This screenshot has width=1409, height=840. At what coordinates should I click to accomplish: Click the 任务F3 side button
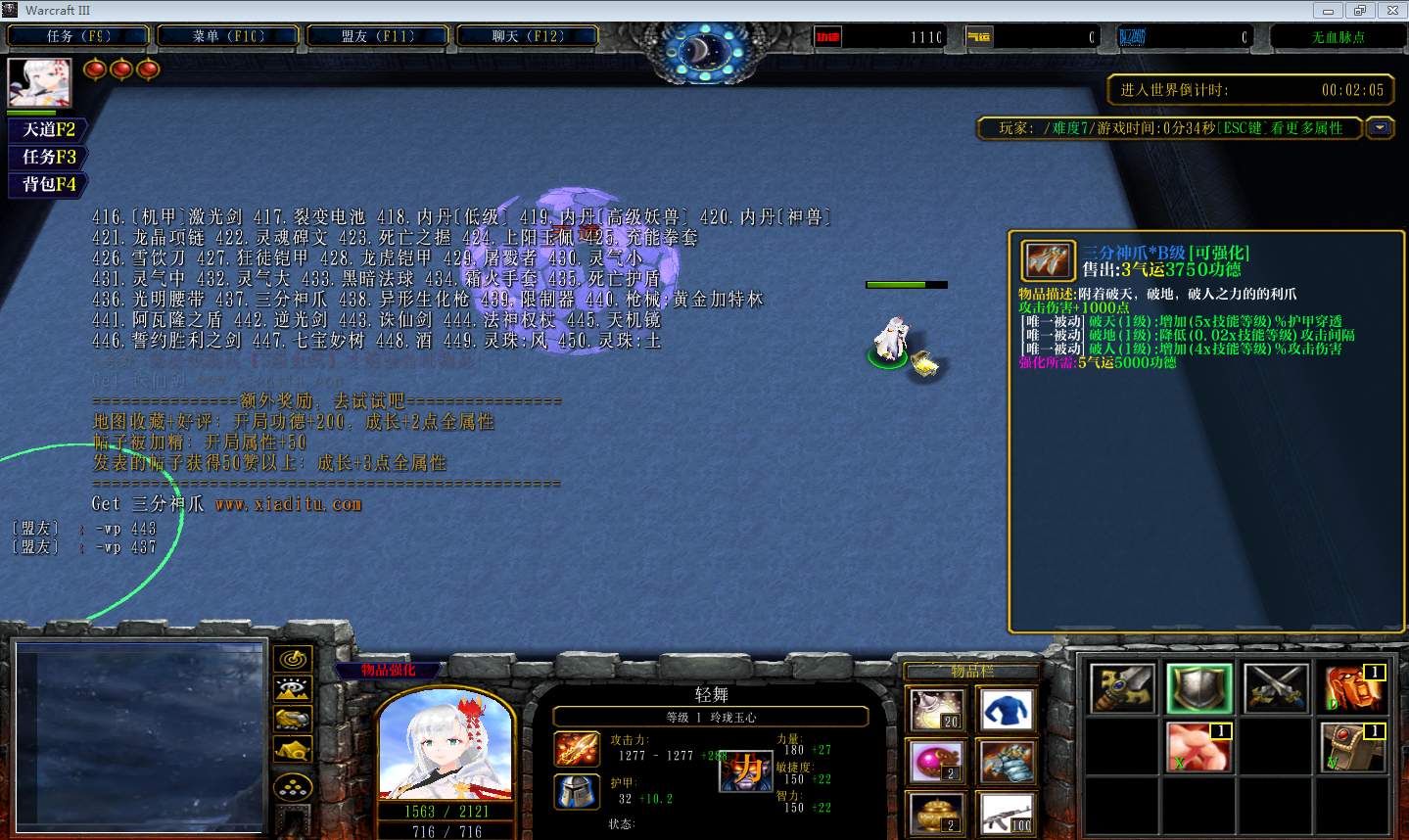[48, 157]
